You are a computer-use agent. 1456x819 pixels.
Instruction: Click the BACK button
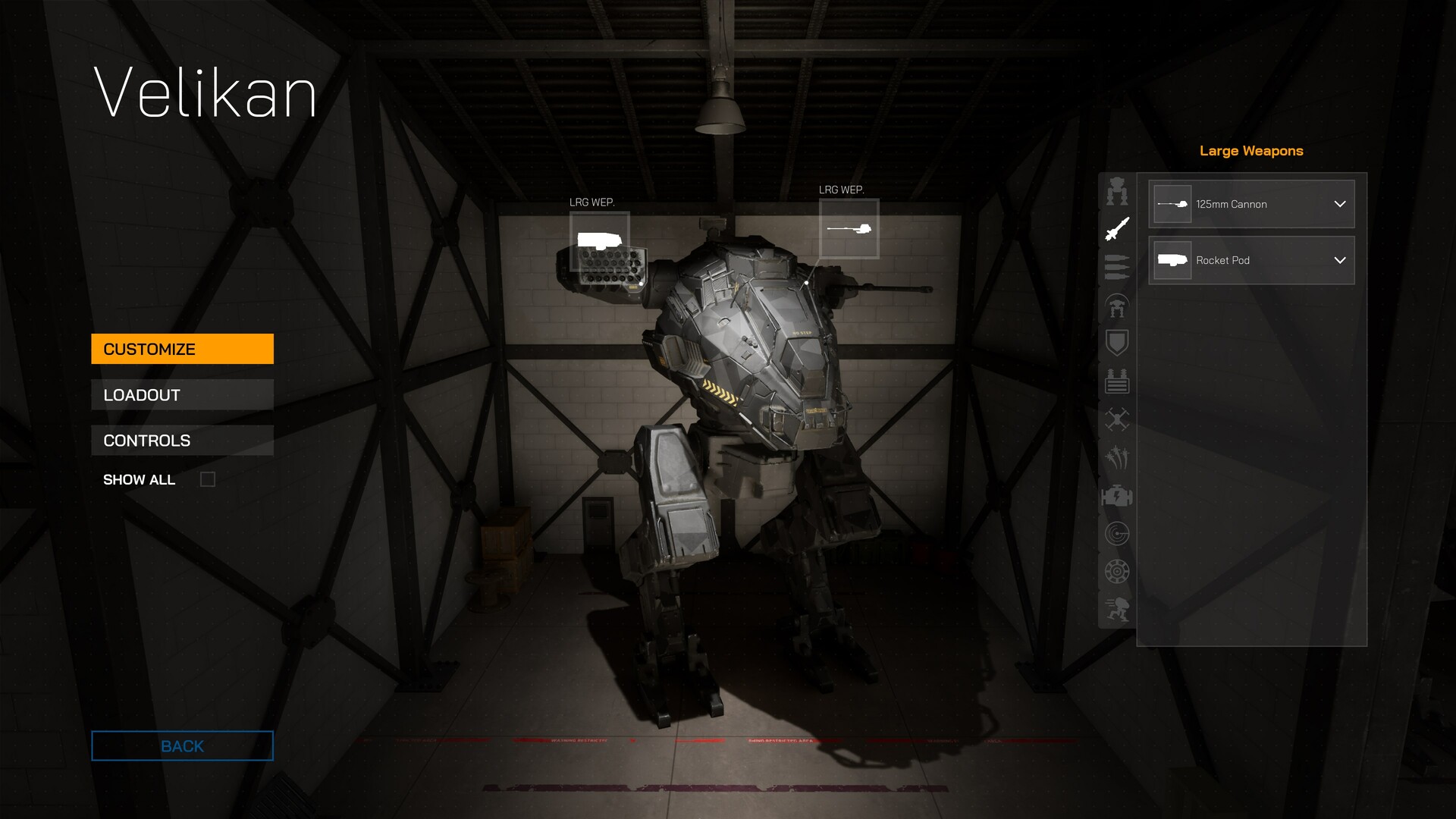tap(182, 745)
